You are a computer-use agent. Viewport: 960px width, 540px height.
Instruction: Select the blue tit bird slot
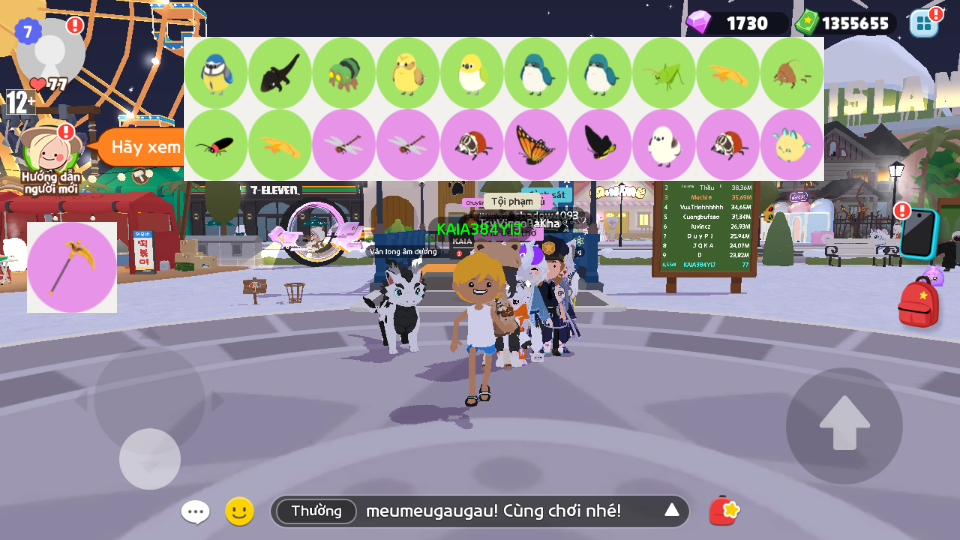pos(216,74)
